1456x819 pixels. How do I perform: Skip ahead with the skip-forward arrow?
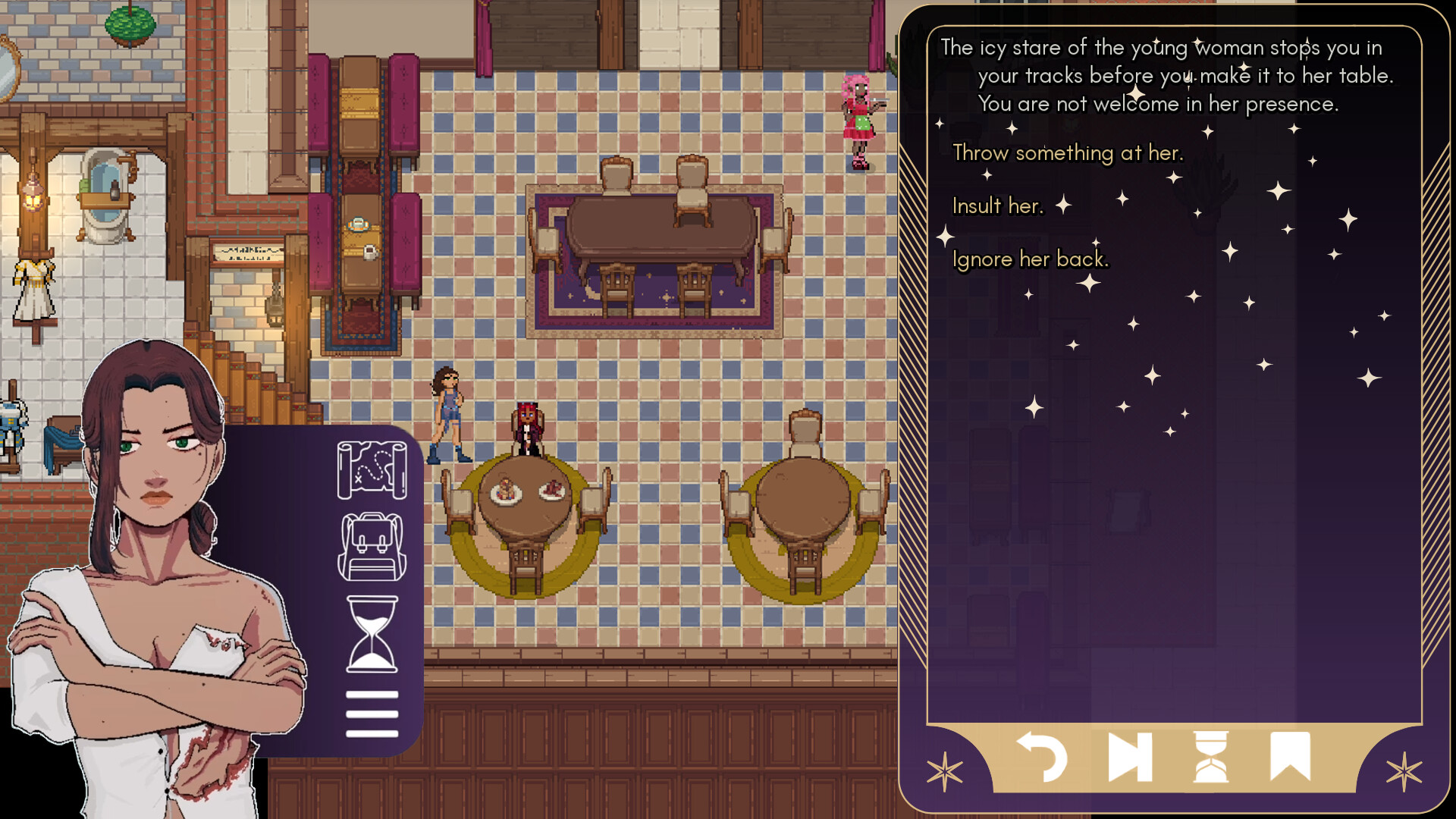[x=1130, y=756]
